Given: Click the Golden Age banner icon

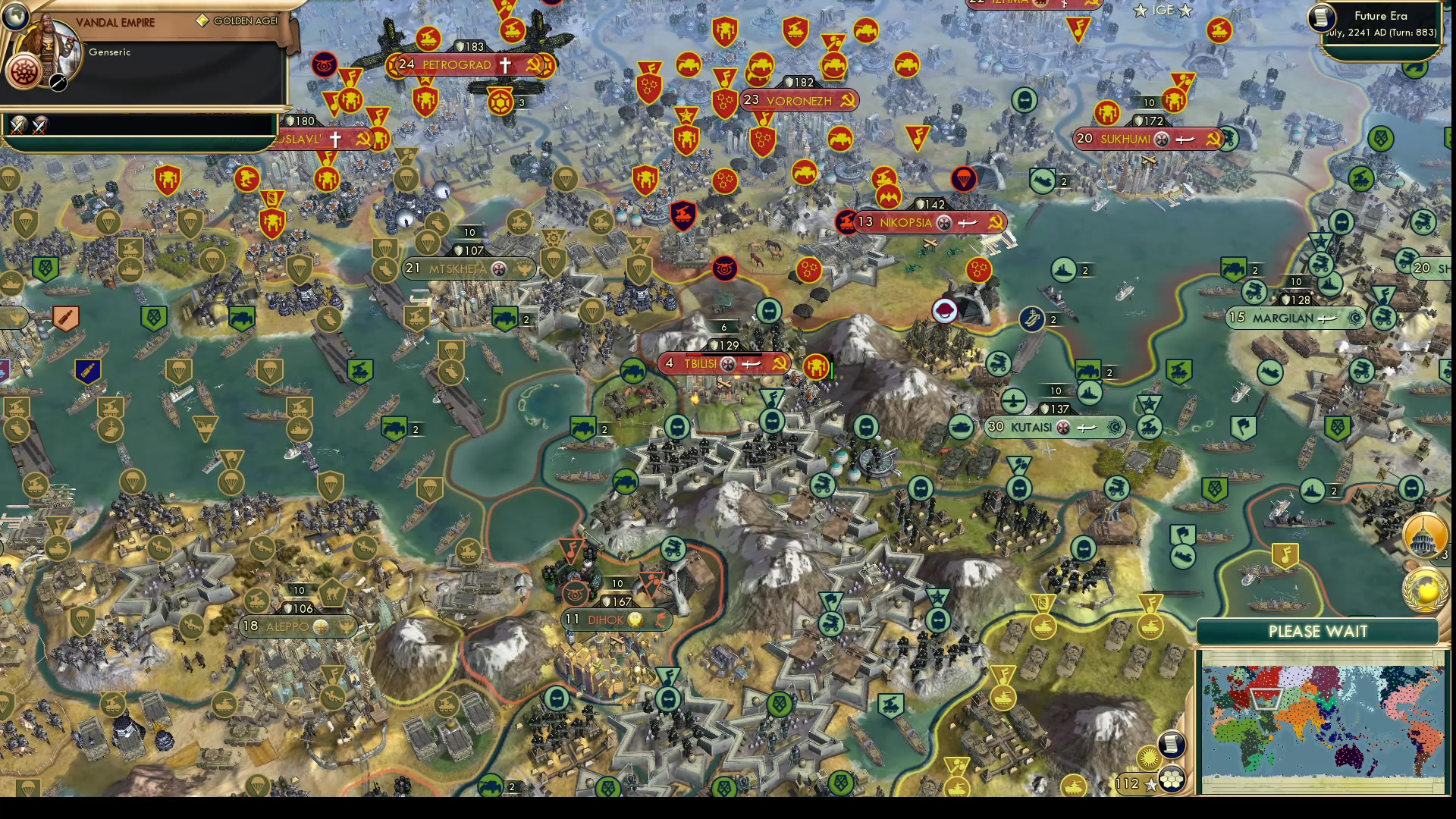Looking at the screenshot, I should pyautogui.click(x=202, y=20).
